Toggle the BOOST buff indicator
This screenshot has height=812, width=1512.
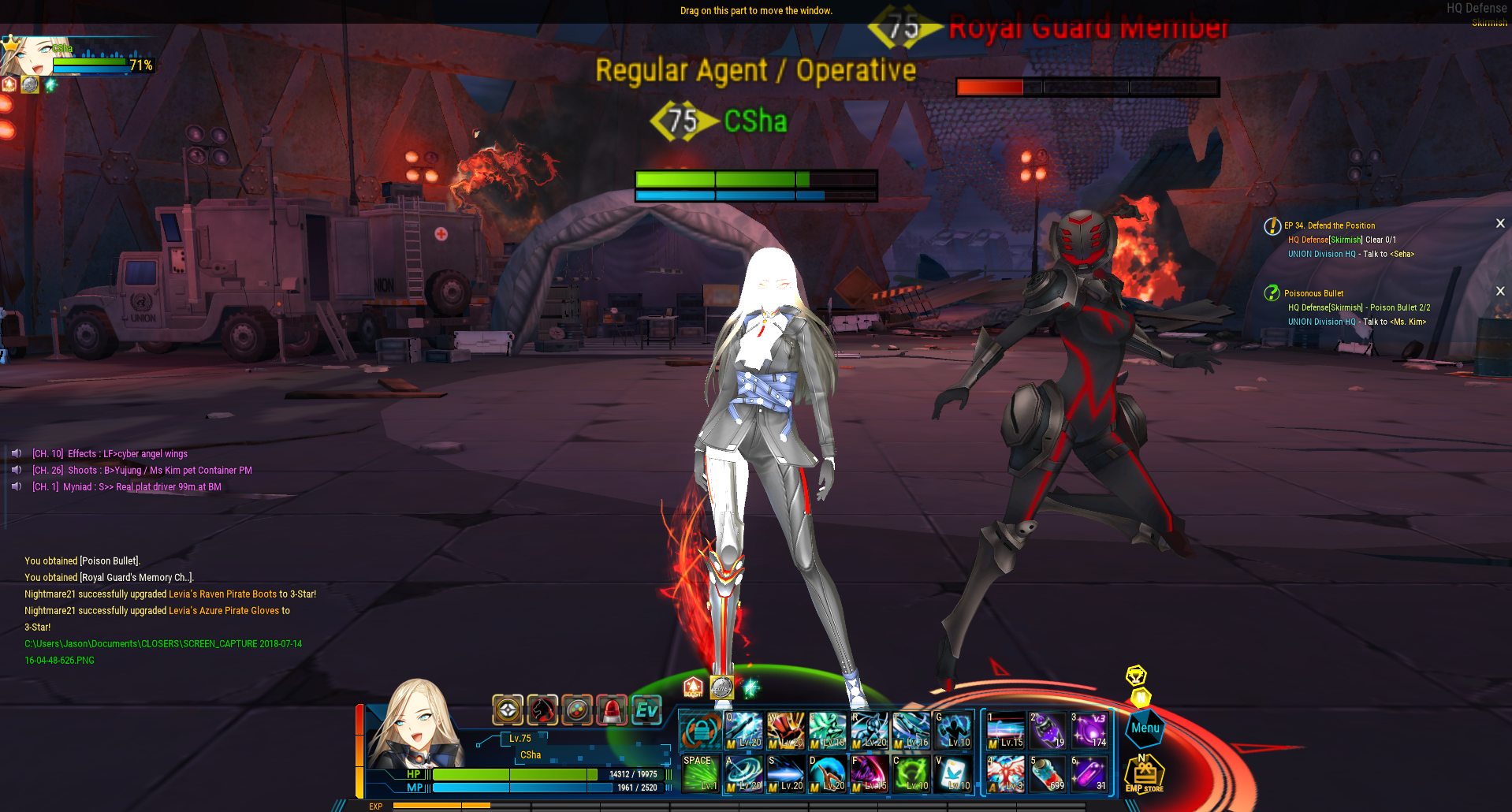point(693,688)
